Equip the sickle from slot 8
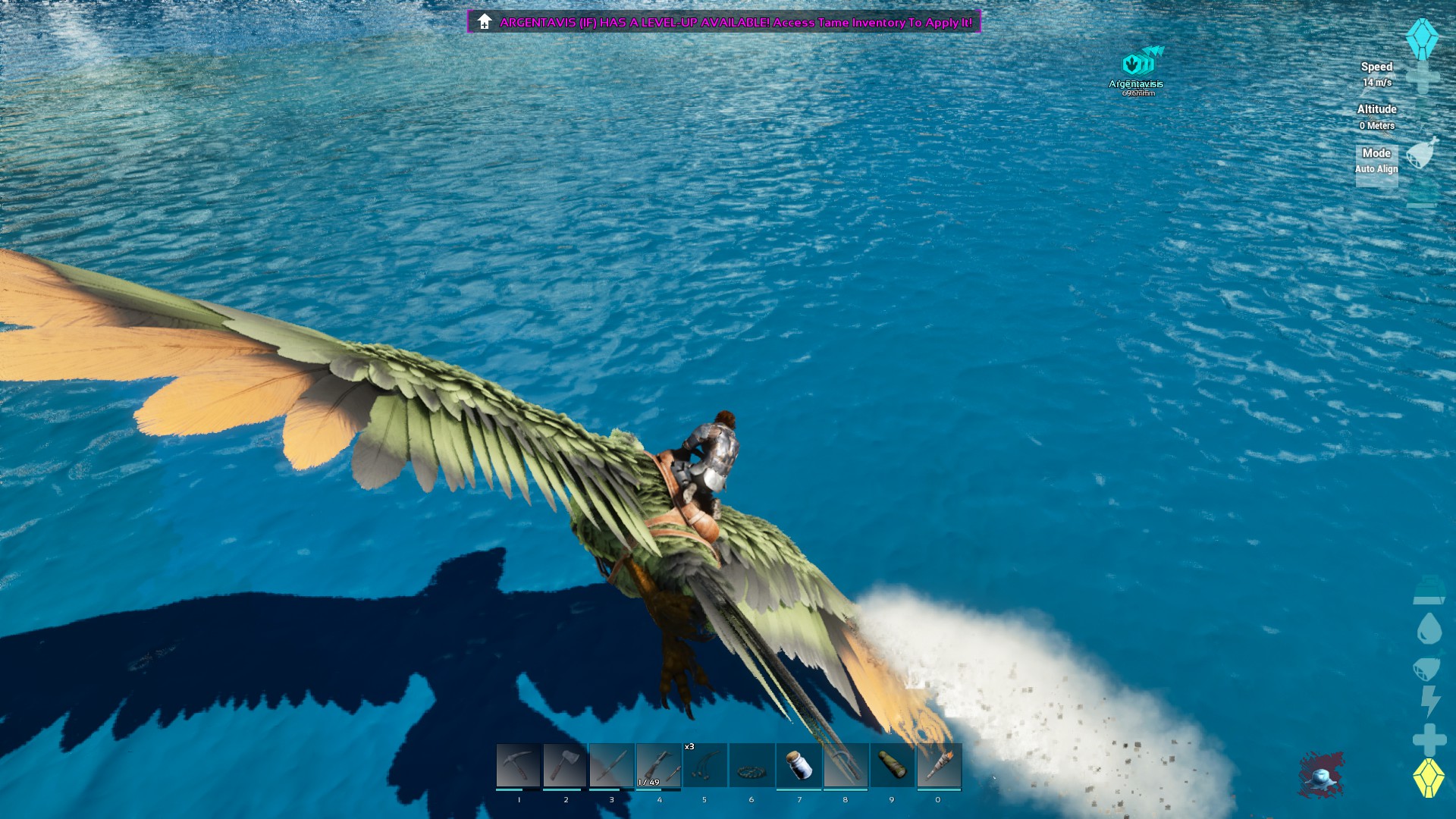This screenshot has width=1456, height=819. 846,766
